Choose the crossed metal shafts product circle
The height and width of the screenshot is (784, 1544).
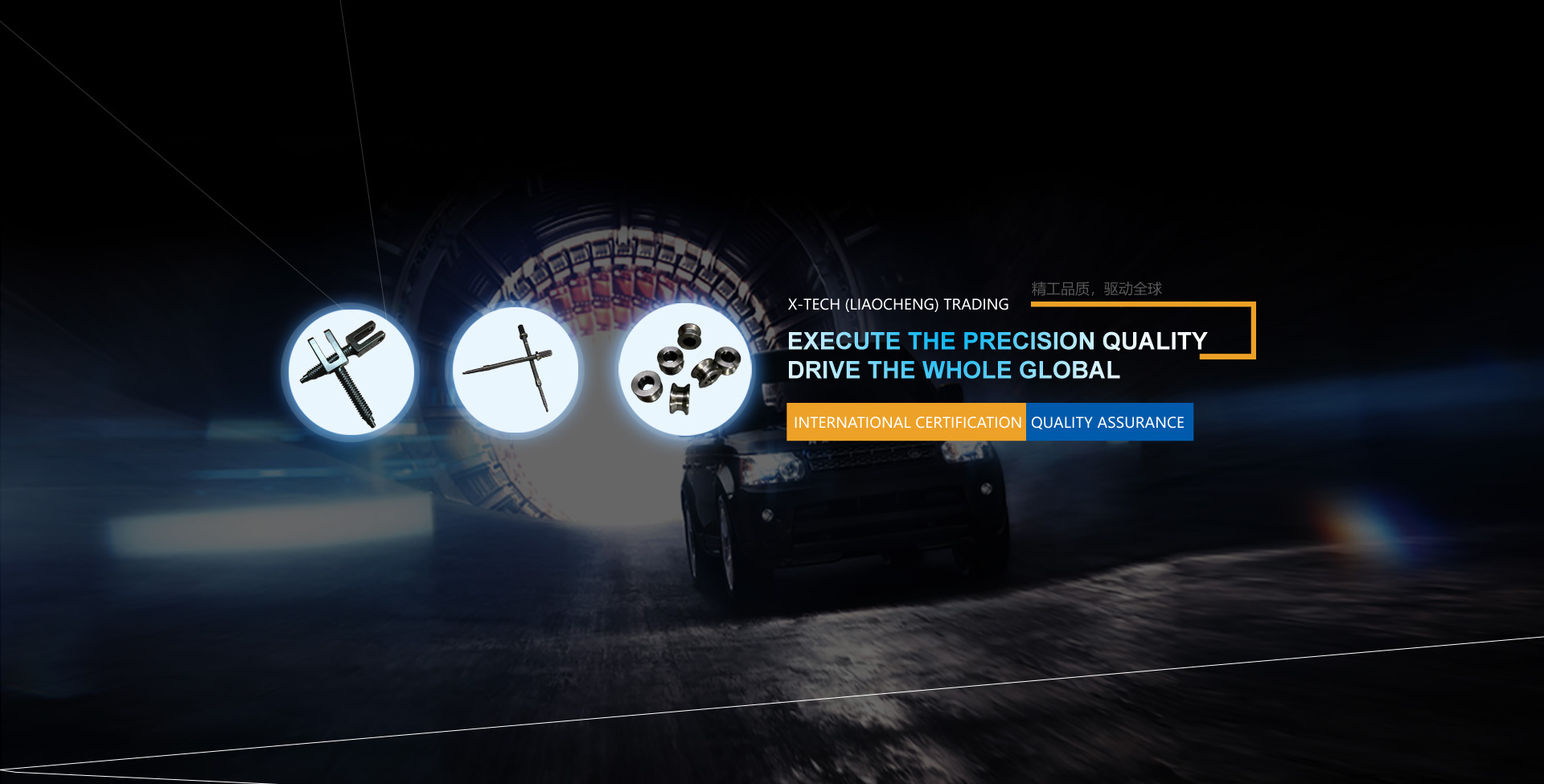tap(515, 370)
